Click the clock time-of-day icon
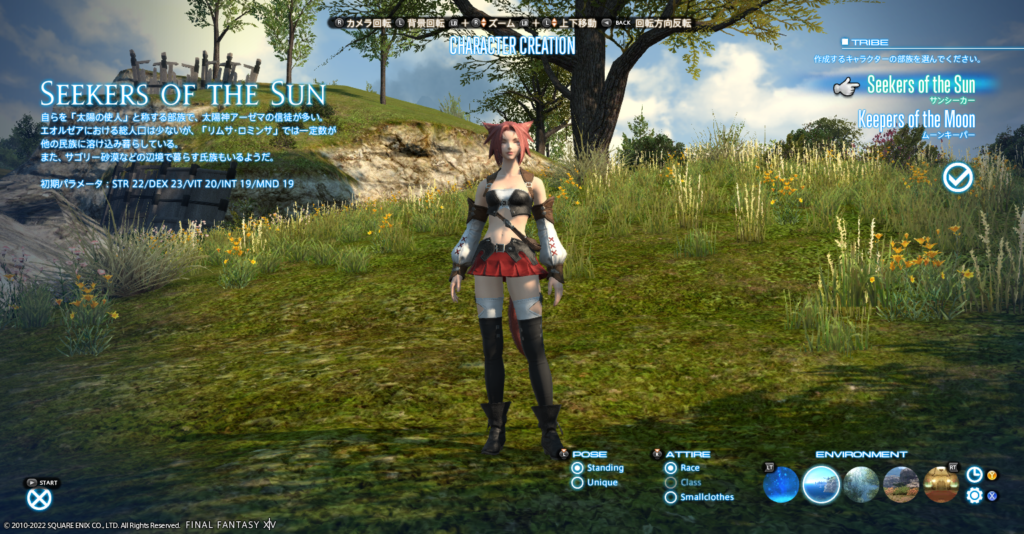Screen dimensions: 1024x534 tap(974, 475)
